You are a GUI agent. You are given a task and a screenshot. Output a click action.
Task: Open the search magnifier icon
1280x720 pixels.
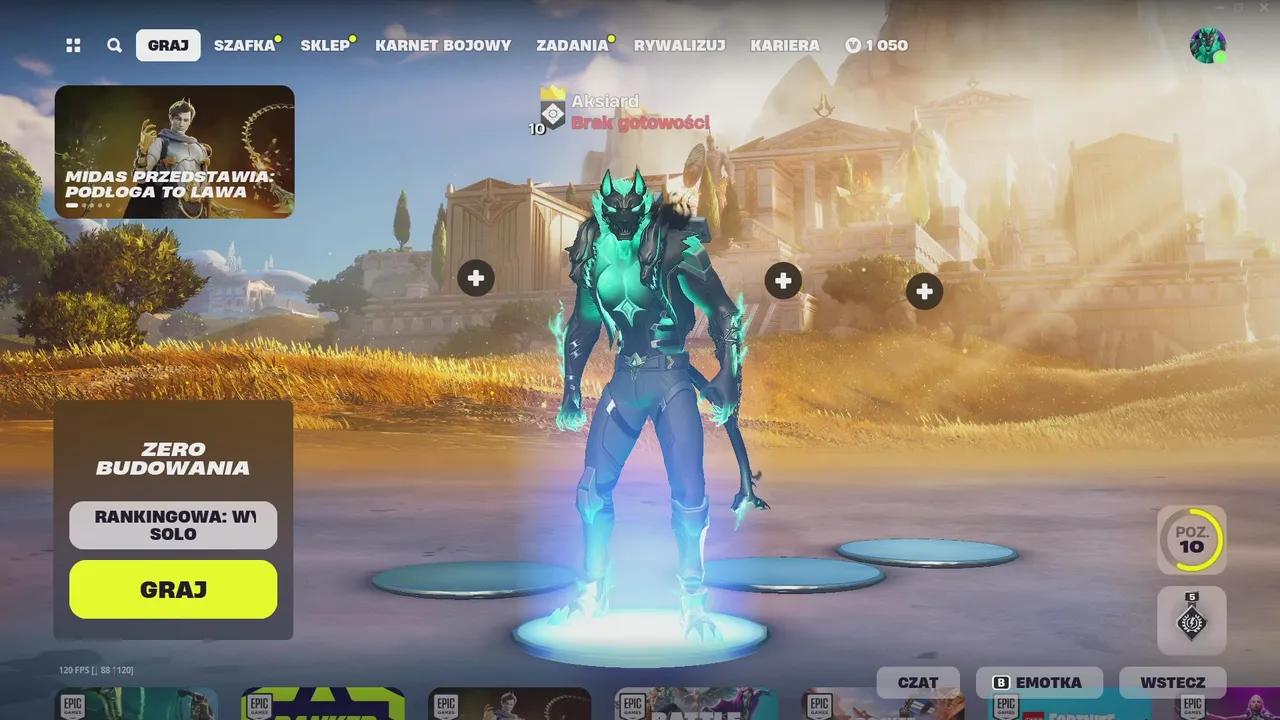click(114, 45)
